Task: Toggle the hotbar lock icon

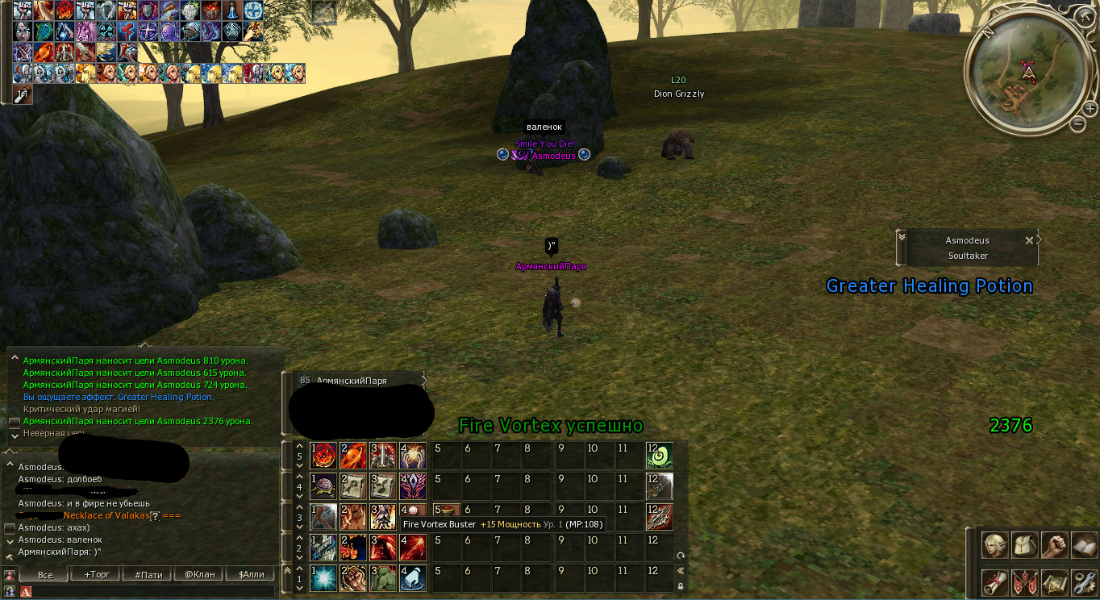Action: coord(681,586)
